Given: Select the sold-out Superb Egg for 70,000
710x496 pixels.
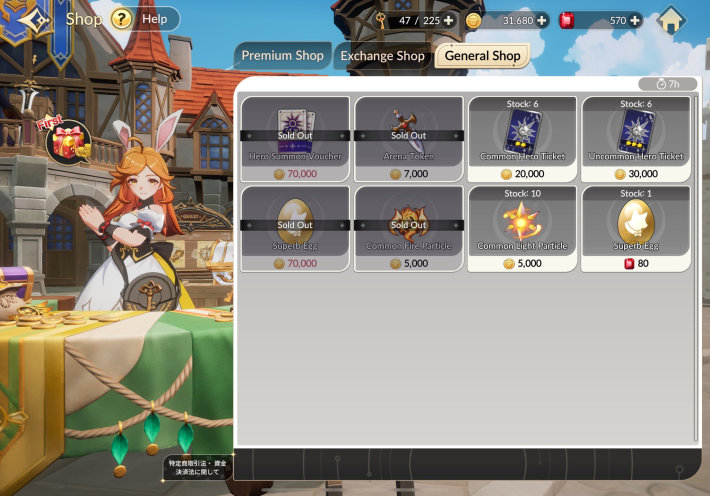Looking at the screenshot, I should [x=295, y=229].
